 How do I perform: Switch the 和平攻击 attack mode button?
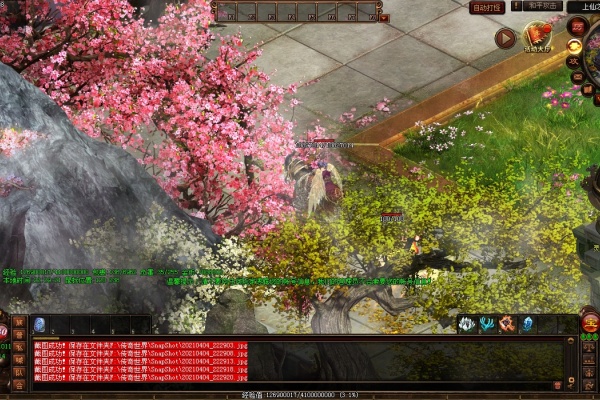tap(540, 7)
